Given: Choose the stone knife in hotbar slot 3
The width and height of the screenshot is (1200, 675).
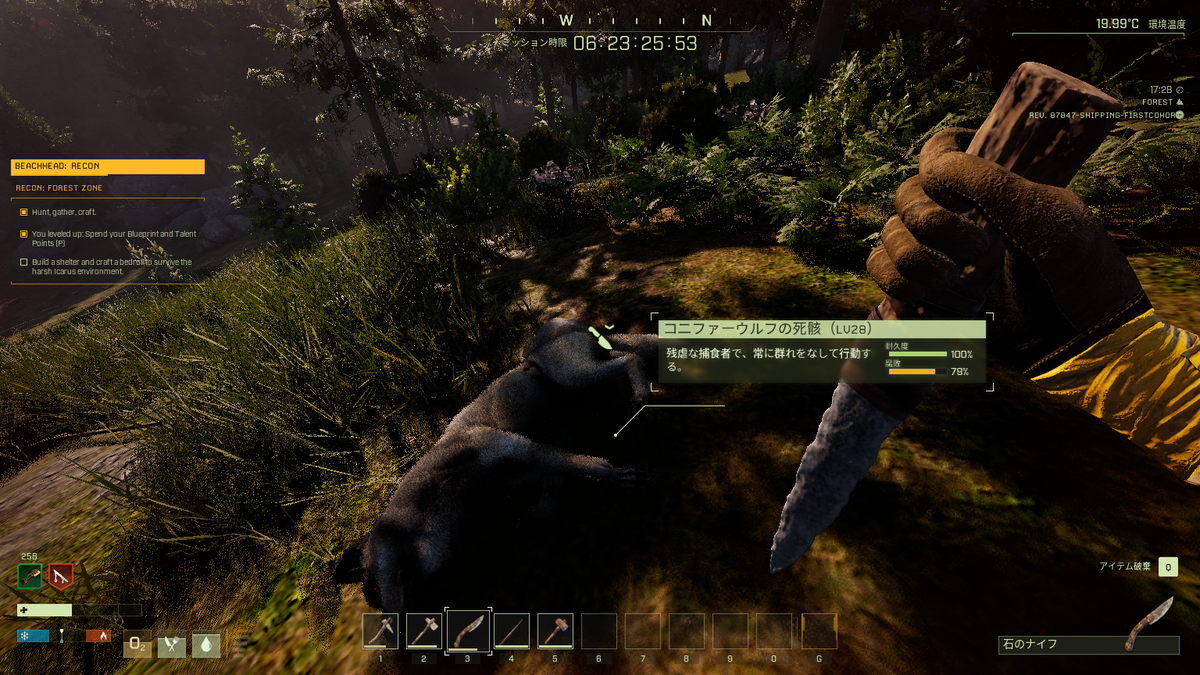Looking at the screenshot, I should [468, 631].
